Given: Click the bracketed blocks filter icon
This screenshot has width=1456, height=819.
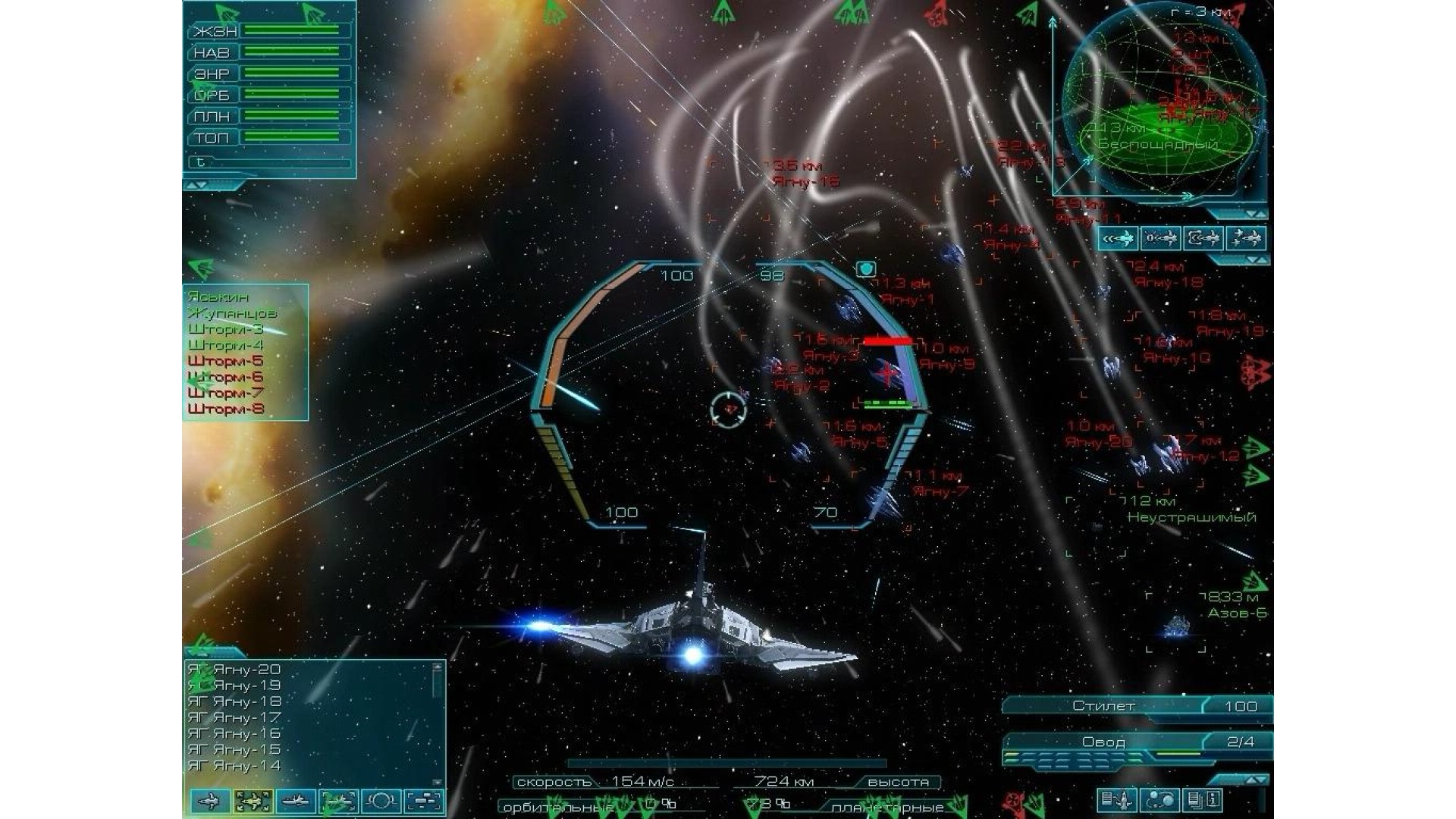Looking at the screenshot, I should (x=424, y=801).
